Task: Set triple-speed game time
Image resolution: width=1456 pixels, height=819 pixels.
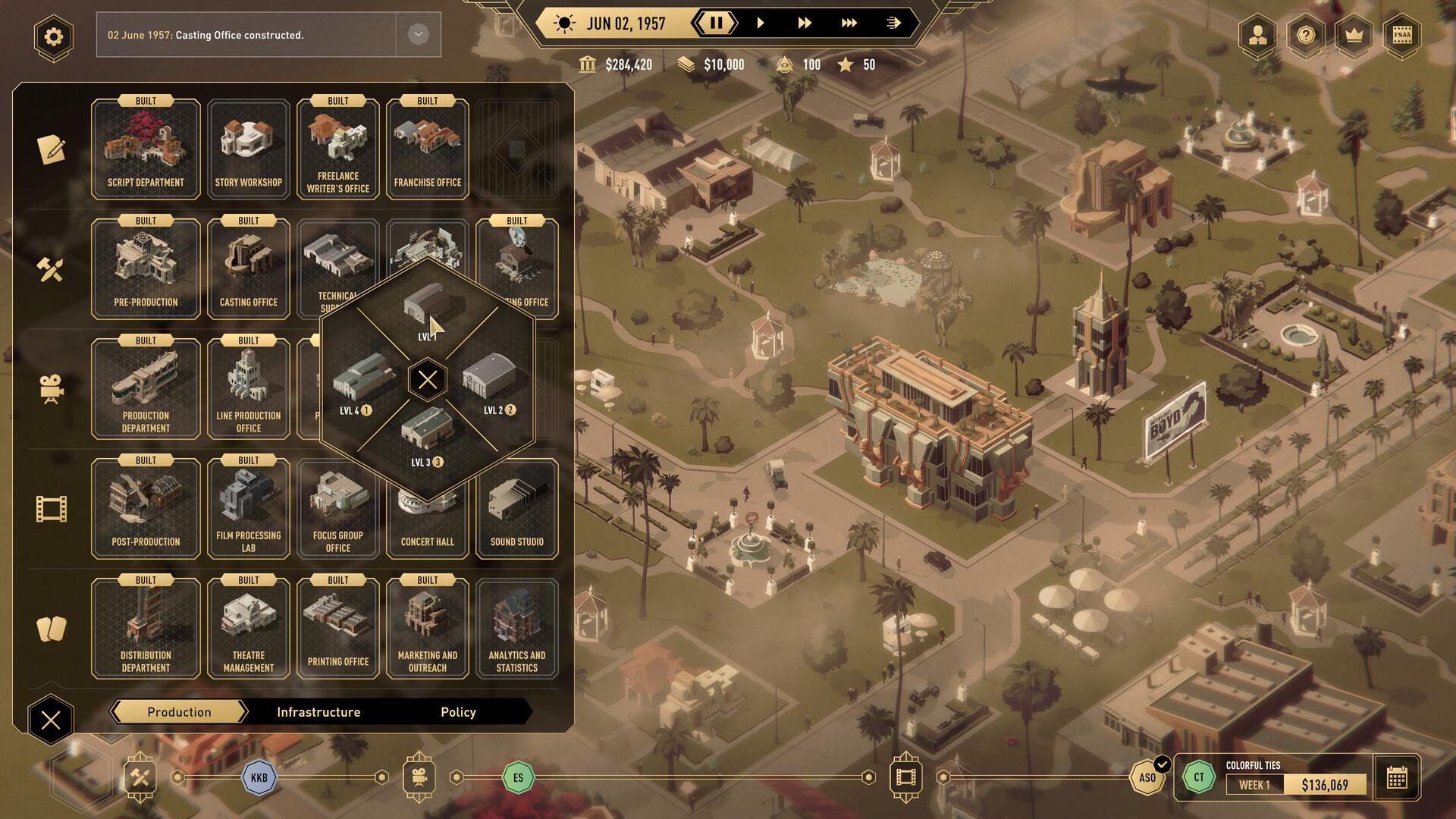Action: point(849,23)
